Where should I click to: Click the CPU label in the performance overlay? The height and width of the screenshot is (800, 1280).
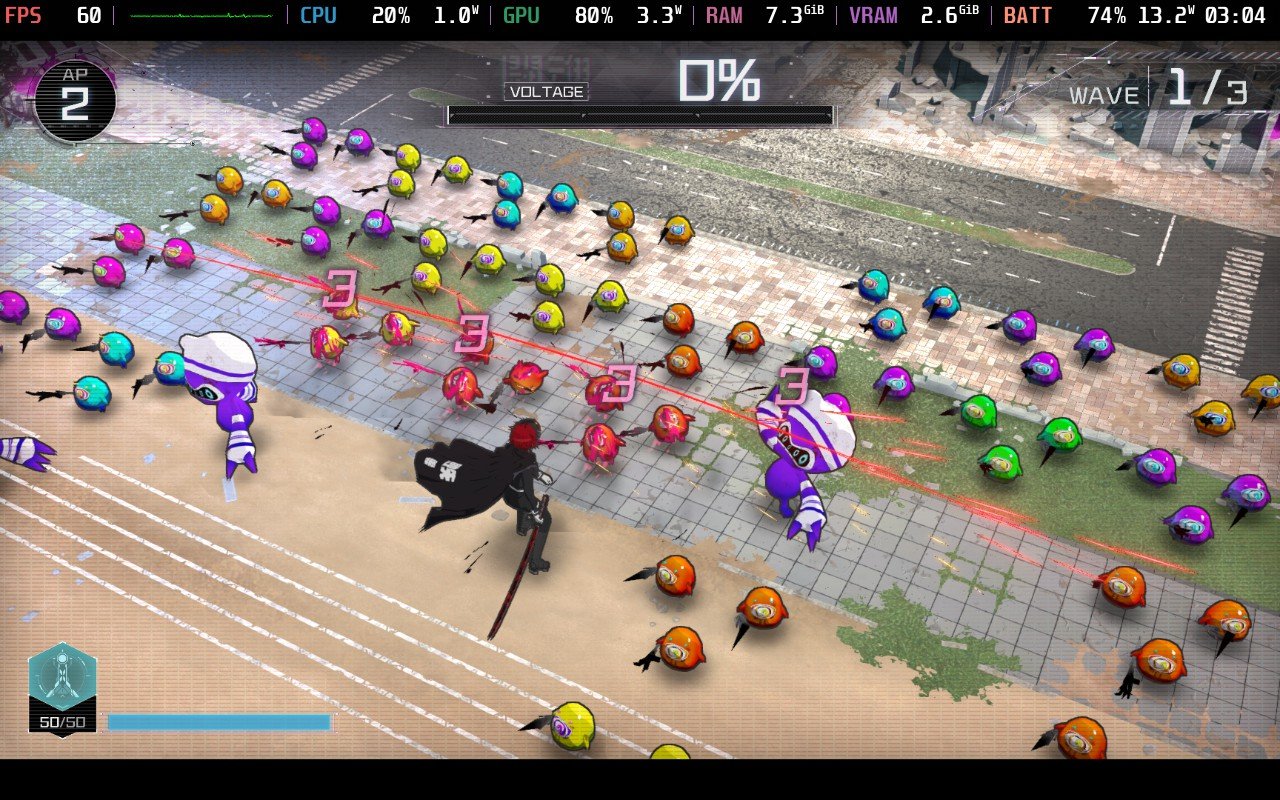(x=318, y=16)
